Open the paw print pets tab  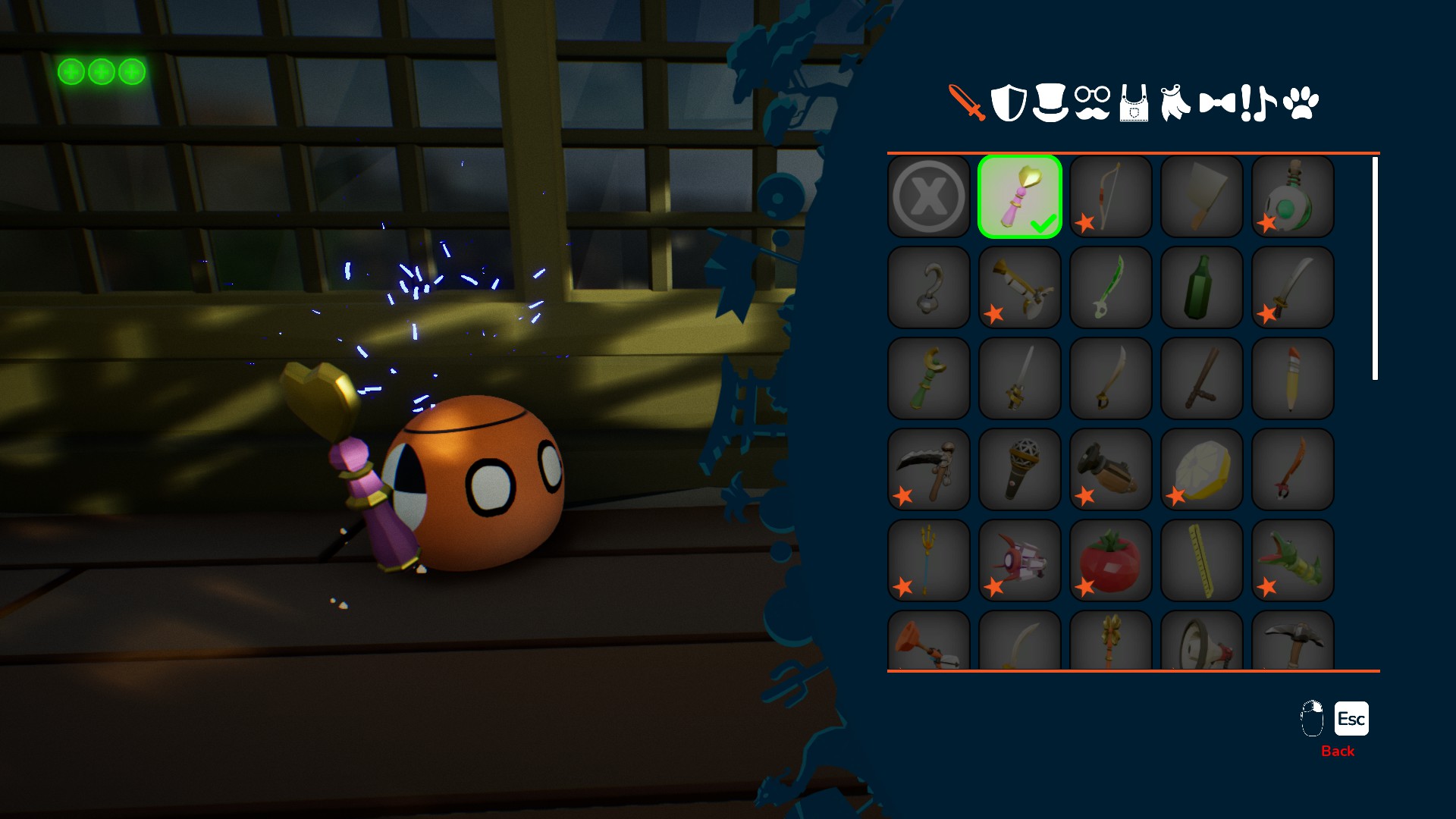(1301, 102)
